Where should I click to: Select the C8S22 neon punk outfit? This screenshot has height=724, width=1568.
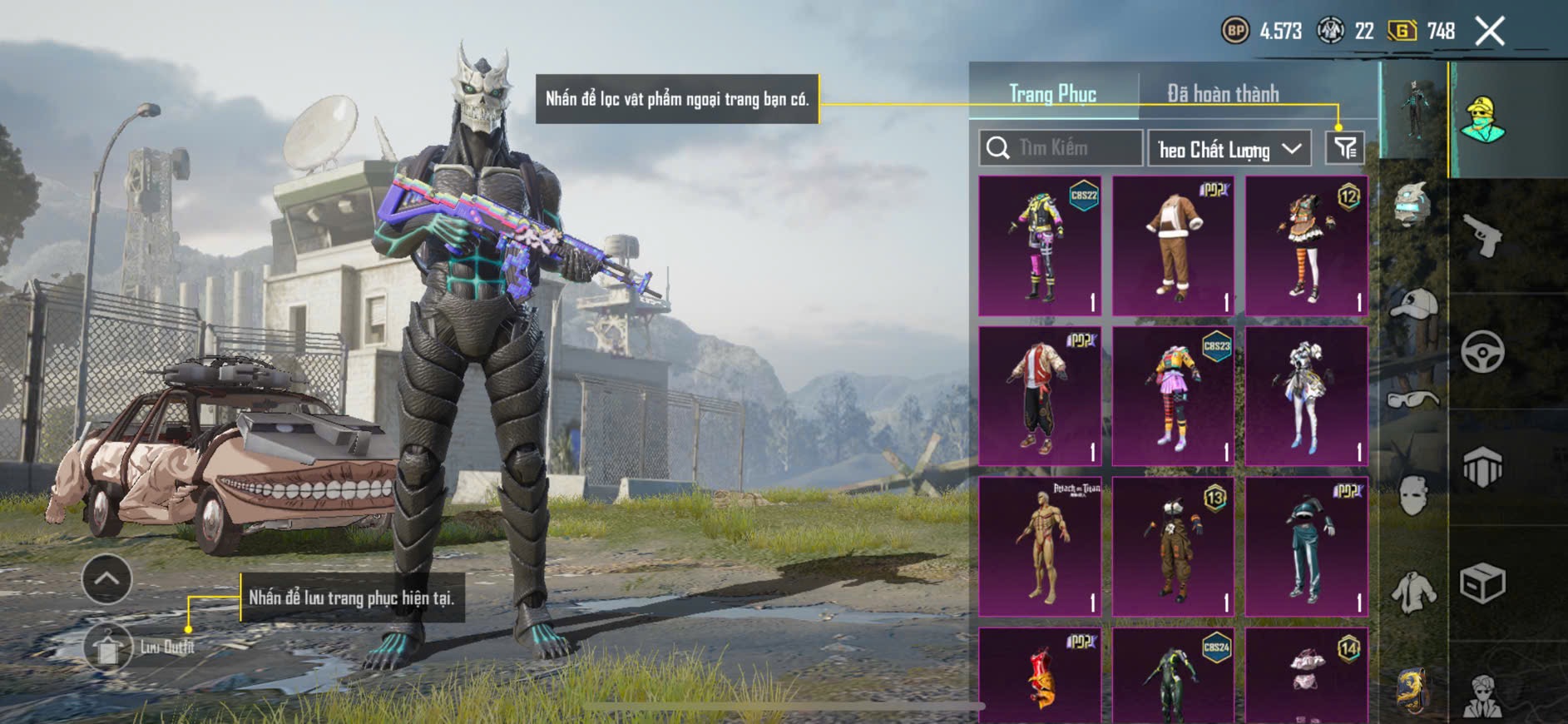point(1040,245)
